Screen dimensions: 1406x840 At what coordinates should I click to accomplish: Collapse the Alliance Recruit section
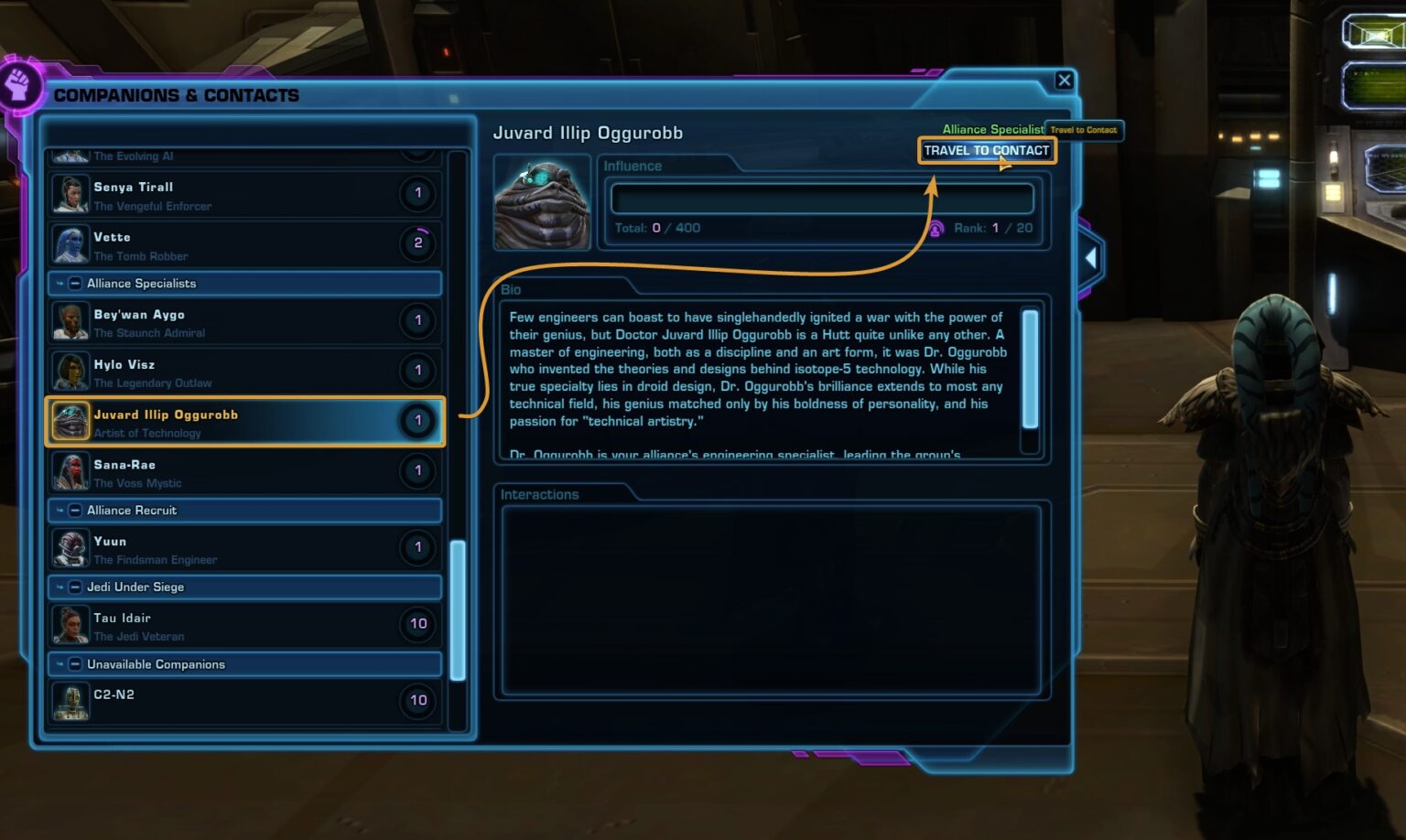click(74, 511)
